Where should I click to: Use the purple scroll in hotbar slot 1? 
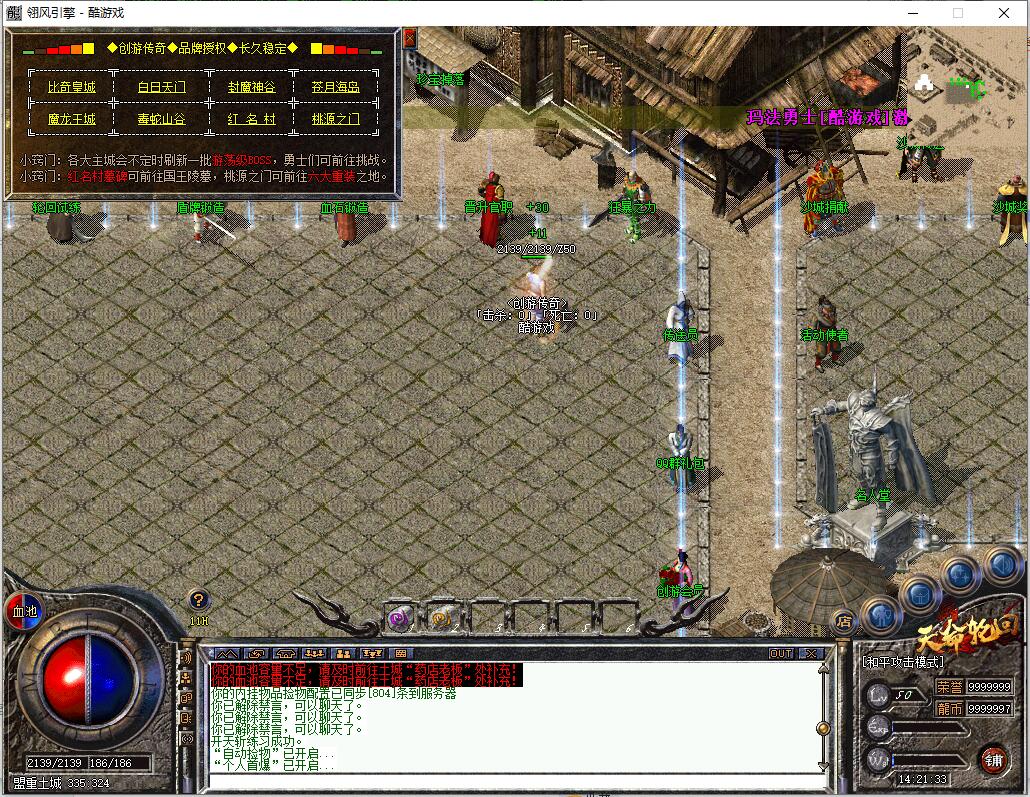[399, 619]
